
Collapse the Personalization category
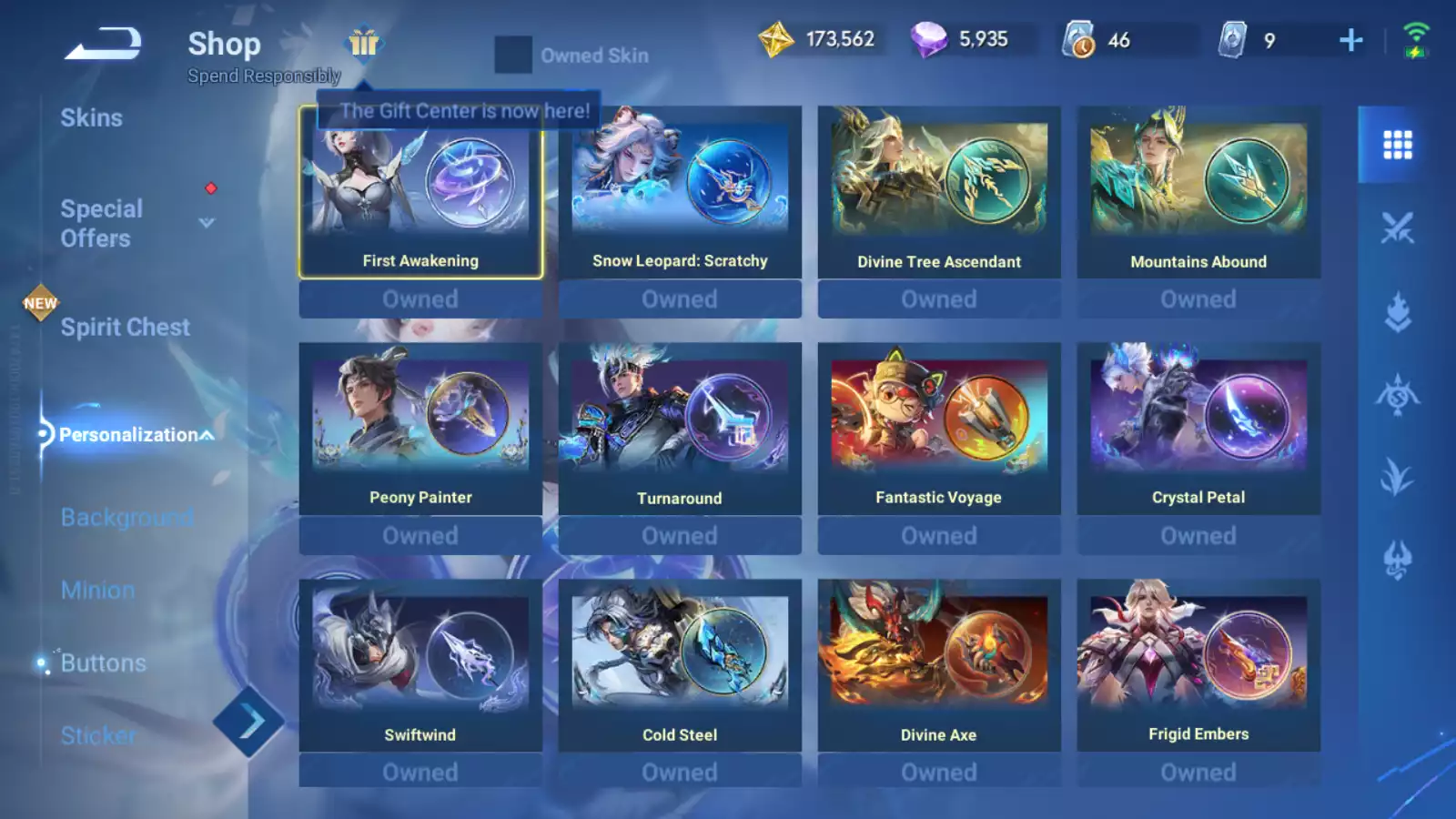pyautogui.click(x=207, y=436)
